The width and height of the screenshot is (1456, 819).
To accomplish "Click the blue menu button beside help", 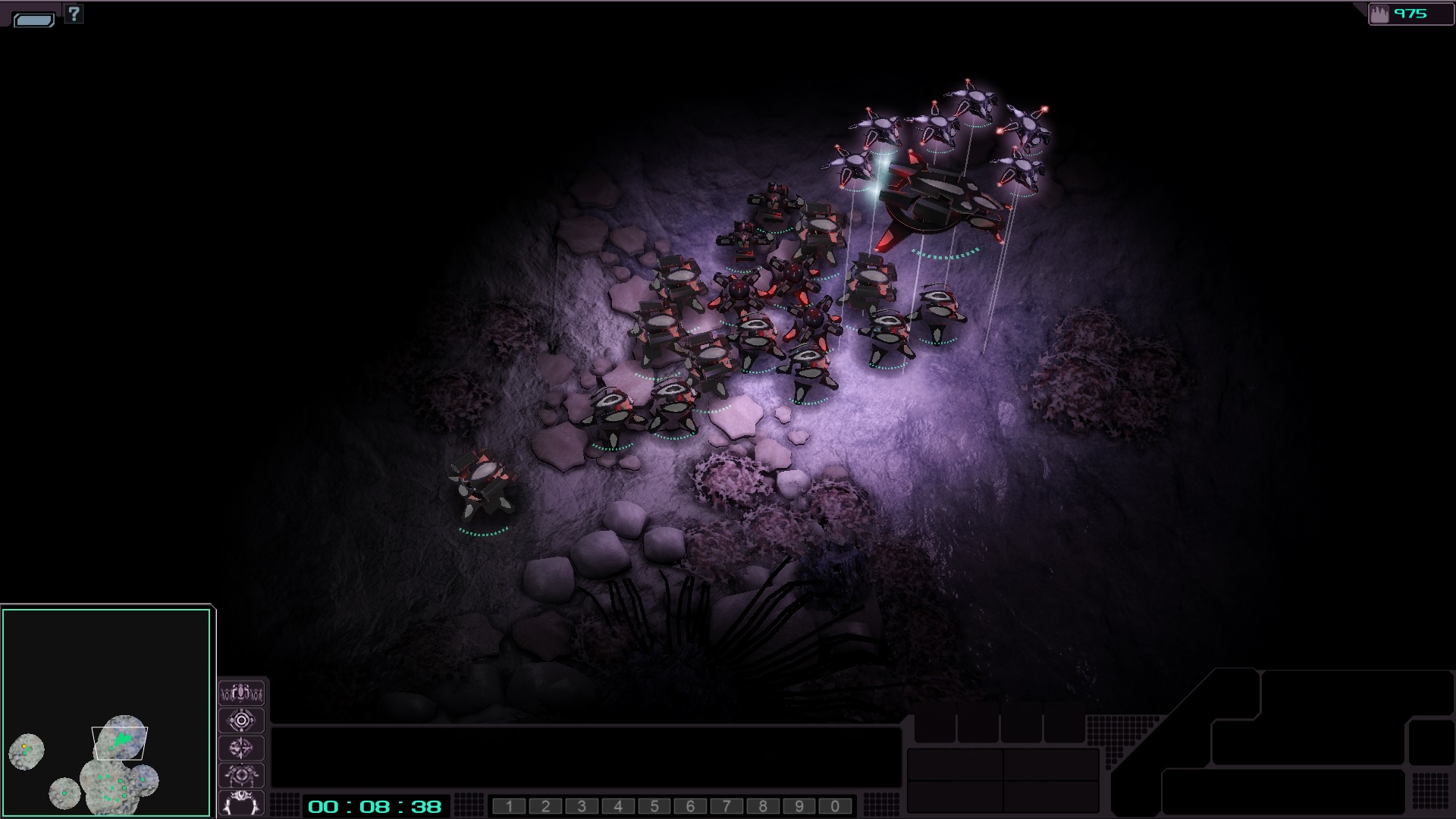I will tap(34, 20).
